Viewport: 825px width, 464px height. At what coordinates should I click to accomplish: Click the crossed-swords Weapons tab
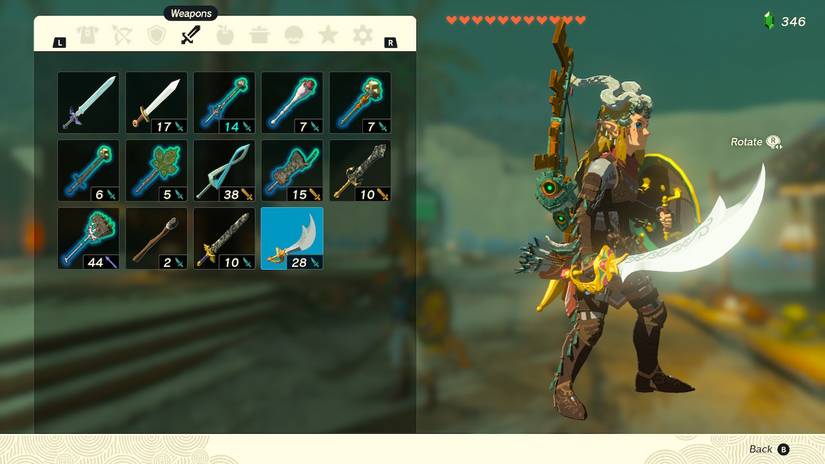(190, 37)
